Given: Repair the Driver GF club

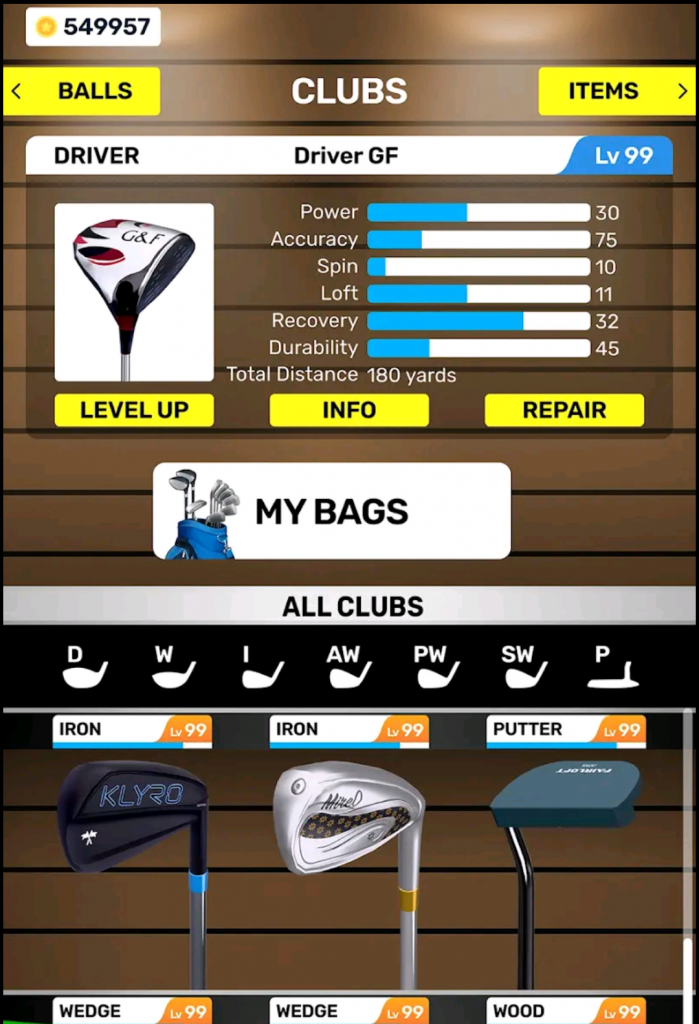Looking at the screenshot, I should 564,410.
